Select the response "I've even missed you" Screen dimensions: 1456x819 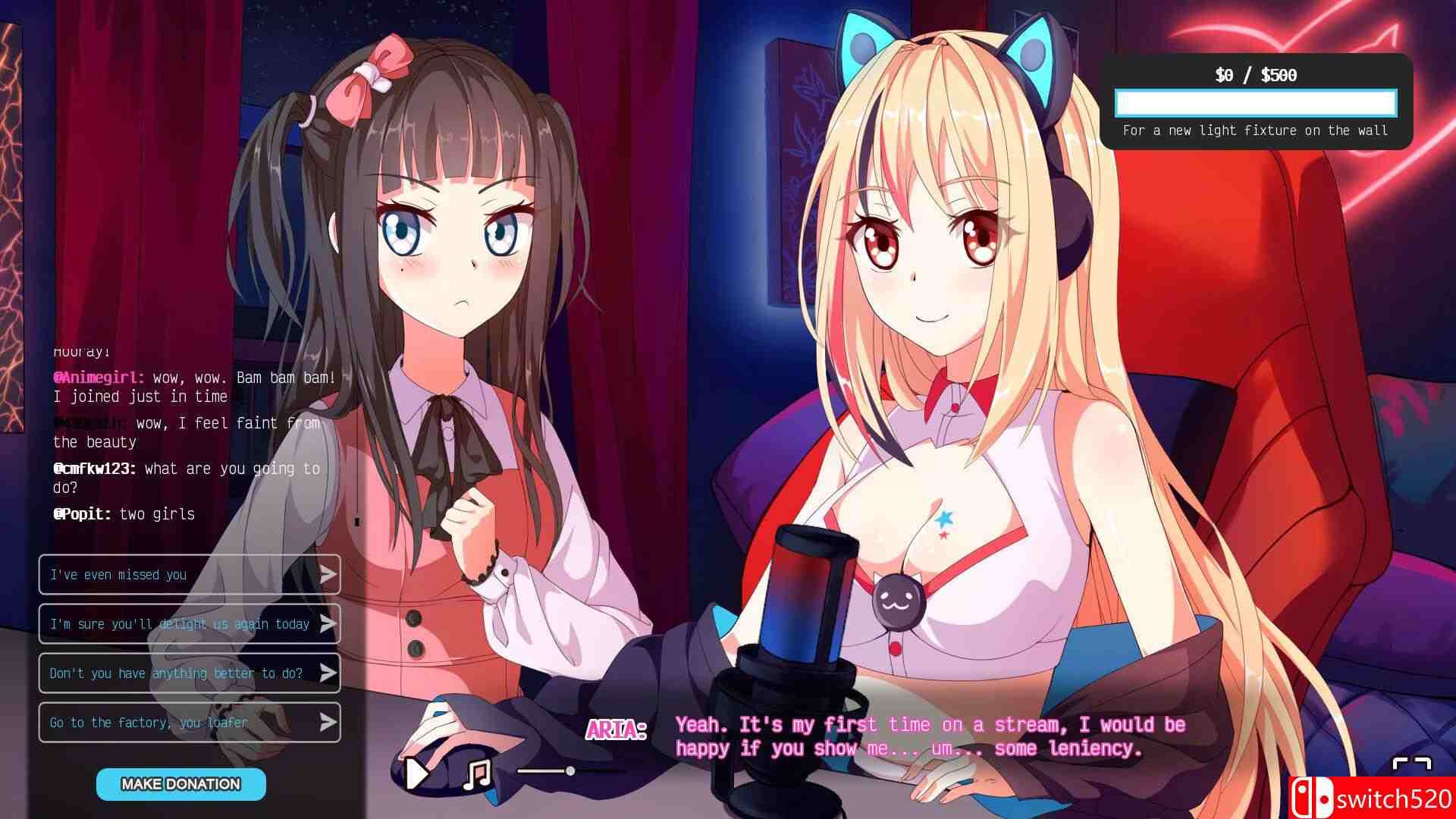click(152, 574)
